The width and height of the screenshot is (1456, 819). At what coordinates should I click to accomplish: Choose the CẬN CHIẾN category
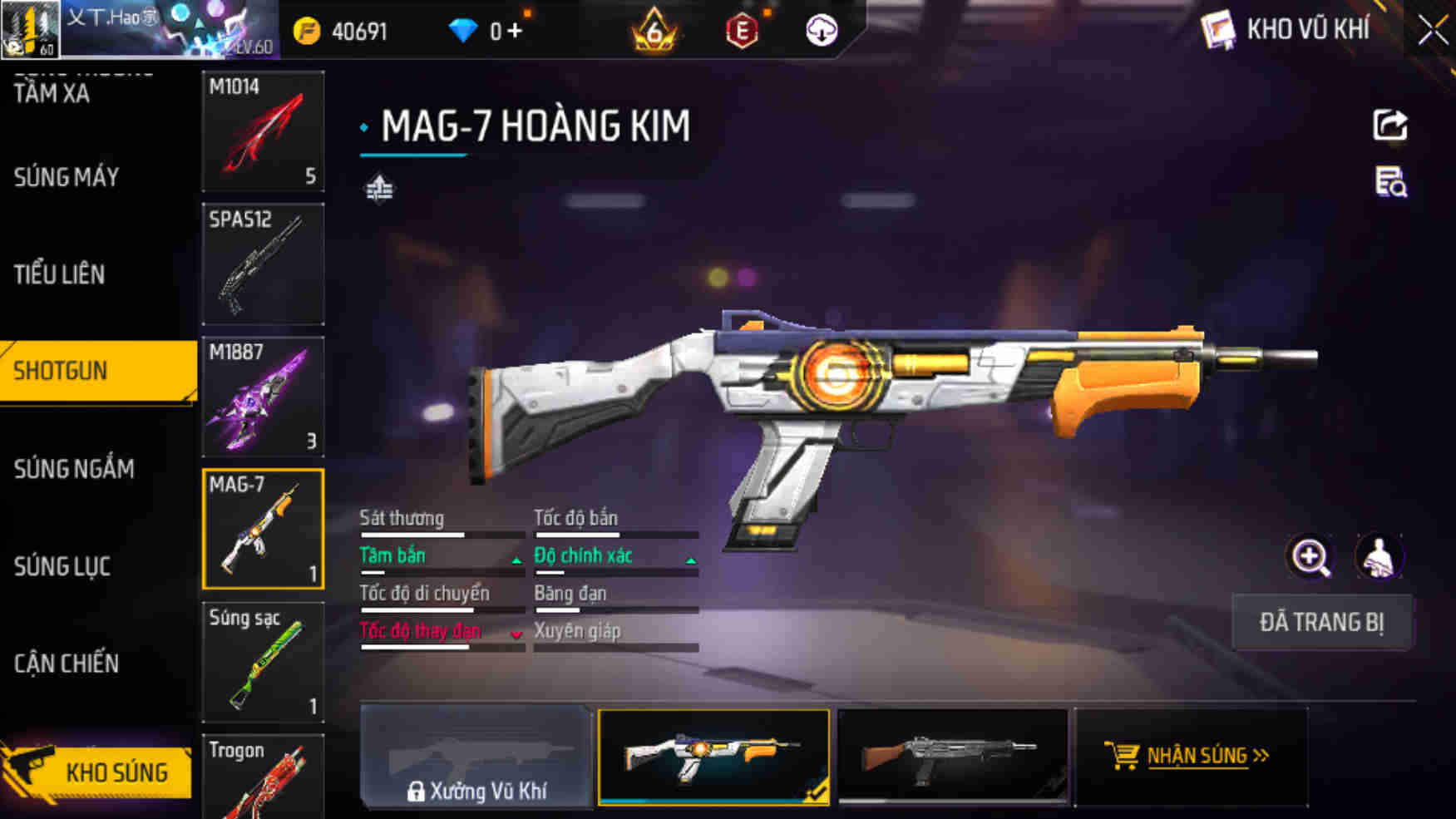[x=67, y=664]
